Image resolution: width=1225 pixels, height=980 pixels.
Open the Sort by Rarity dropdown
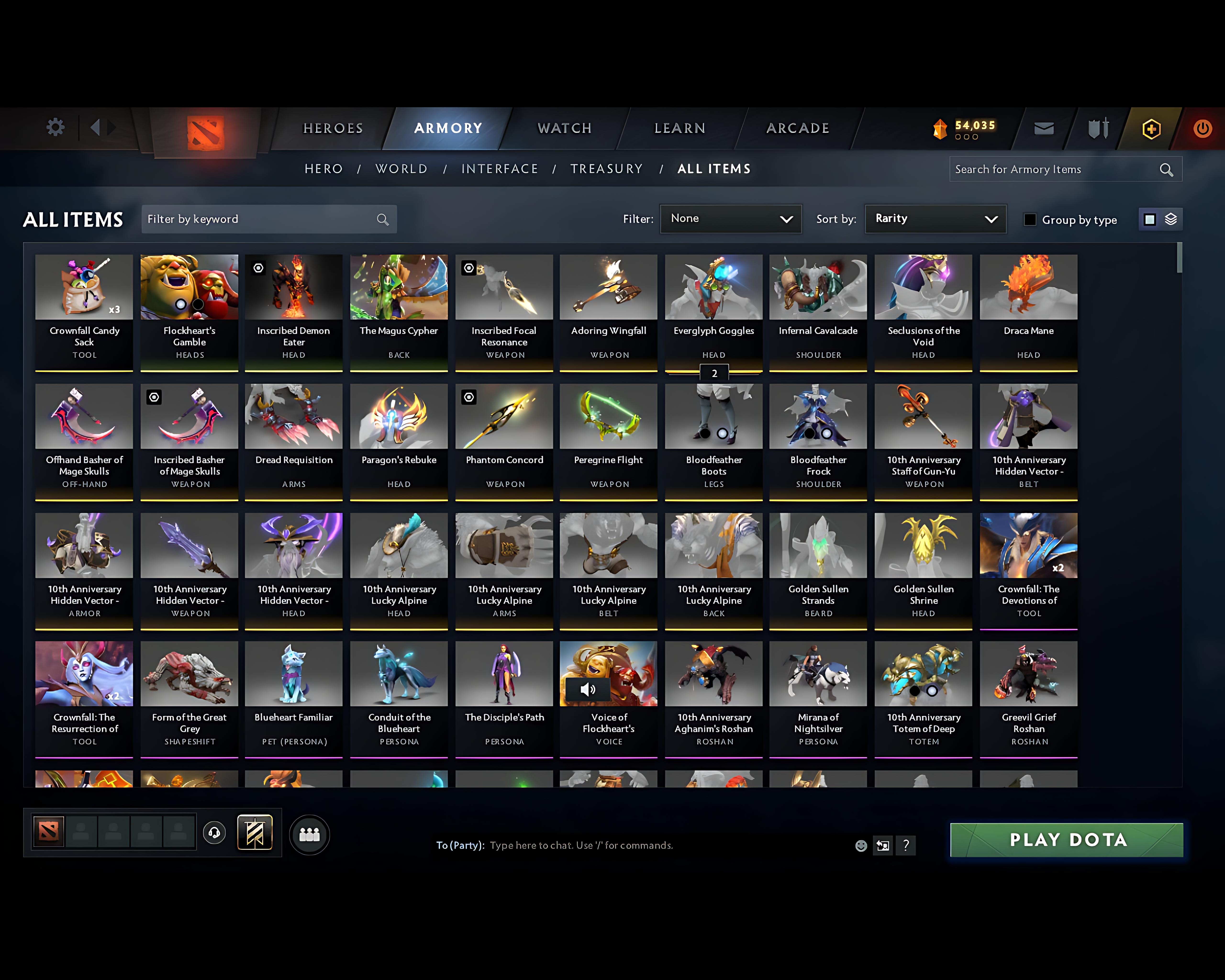[935, 219]
